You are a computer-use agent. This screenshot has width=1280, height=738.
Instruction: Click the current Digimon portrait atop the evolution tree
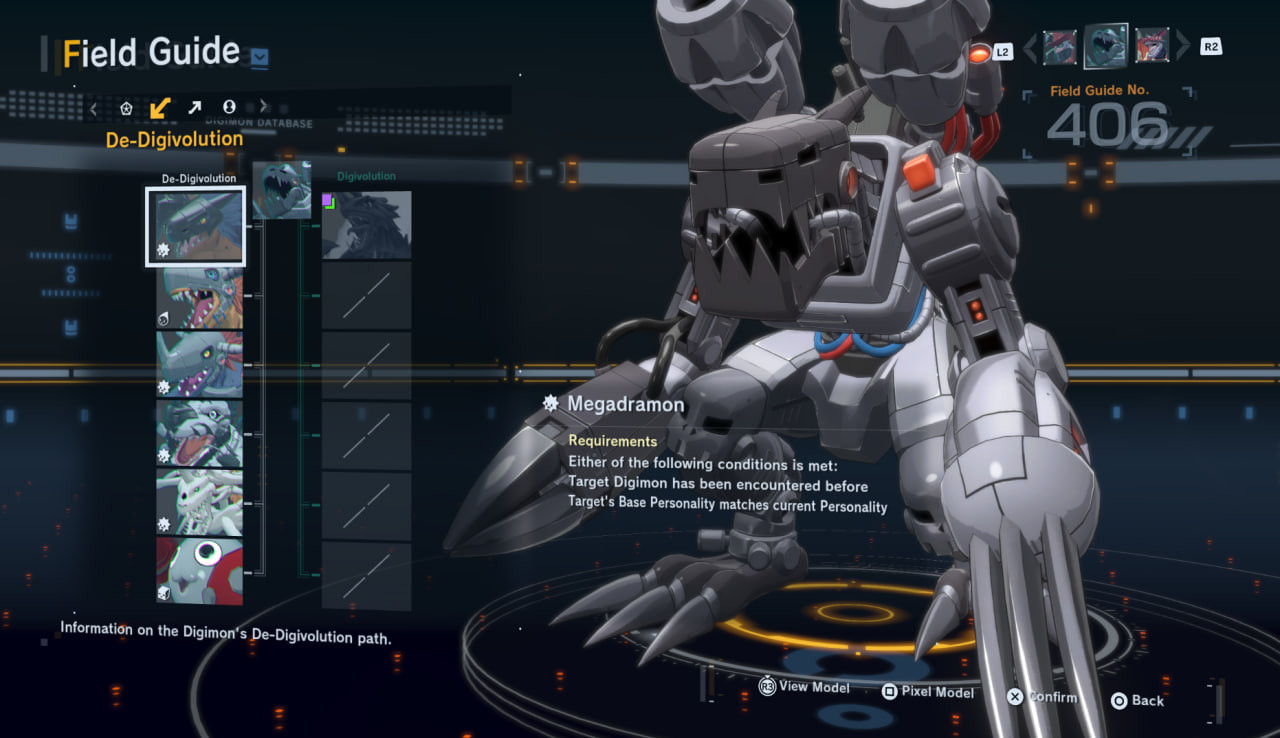pyautogui.click(x=281, y=190)
